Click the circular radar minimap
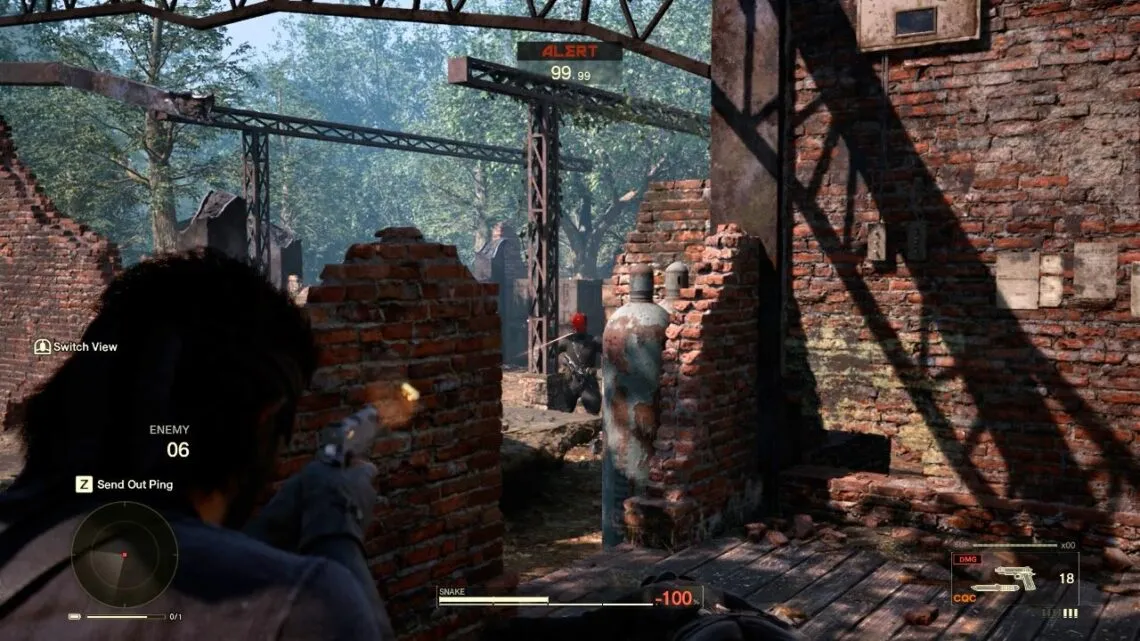Image resolution: width=1140 pixels, height=641 pixels. 124,554
